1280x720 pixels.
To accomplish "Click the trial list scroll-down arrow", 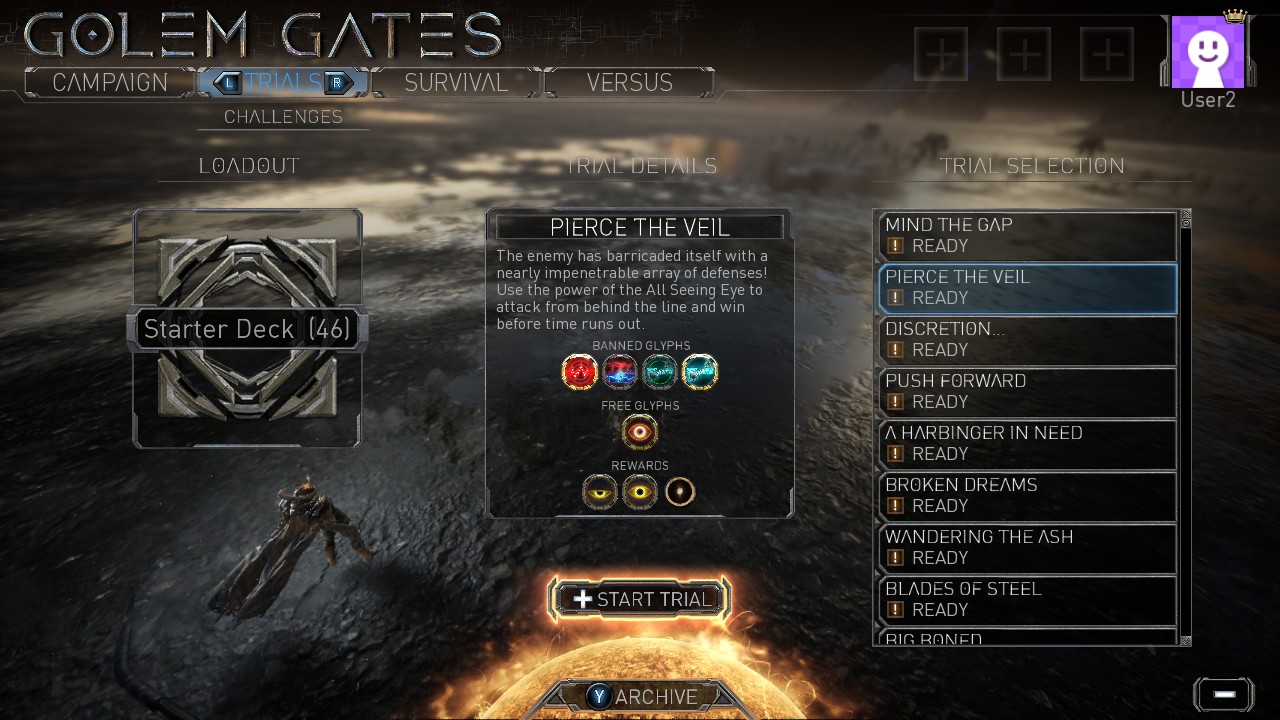I will click(x=1186, y=640).
